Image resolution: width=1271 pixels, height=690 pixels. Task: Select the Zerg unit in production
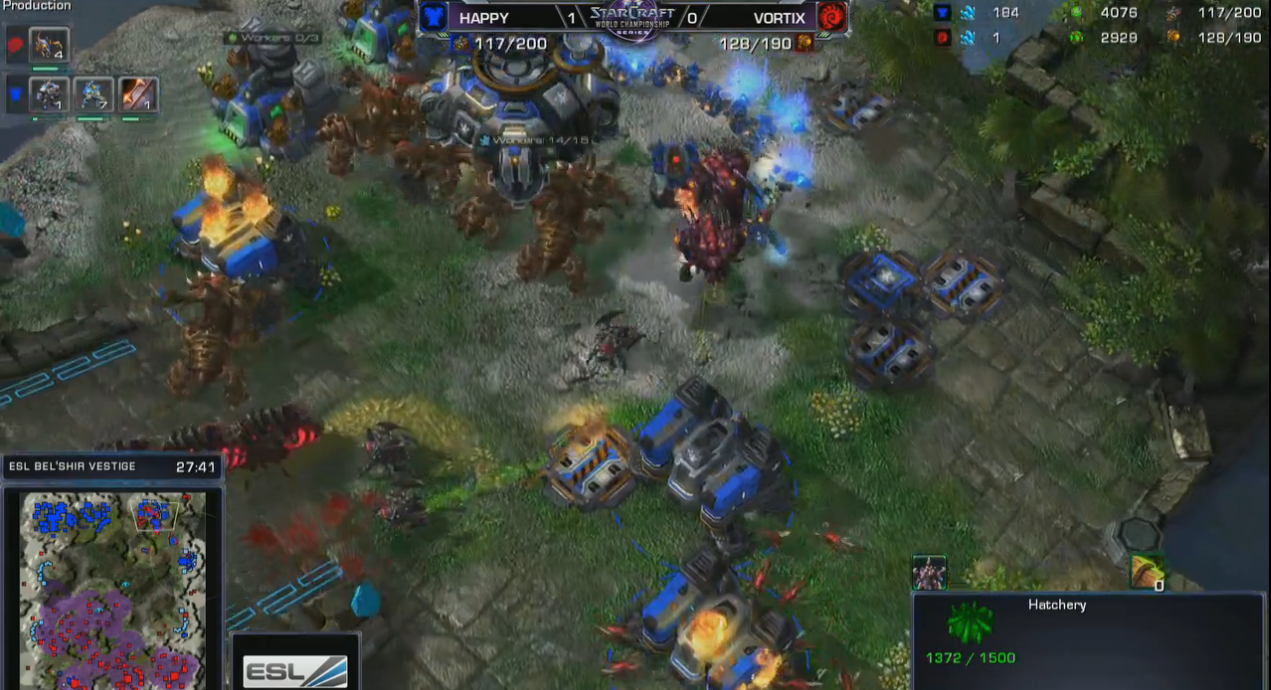pos(48,45)
